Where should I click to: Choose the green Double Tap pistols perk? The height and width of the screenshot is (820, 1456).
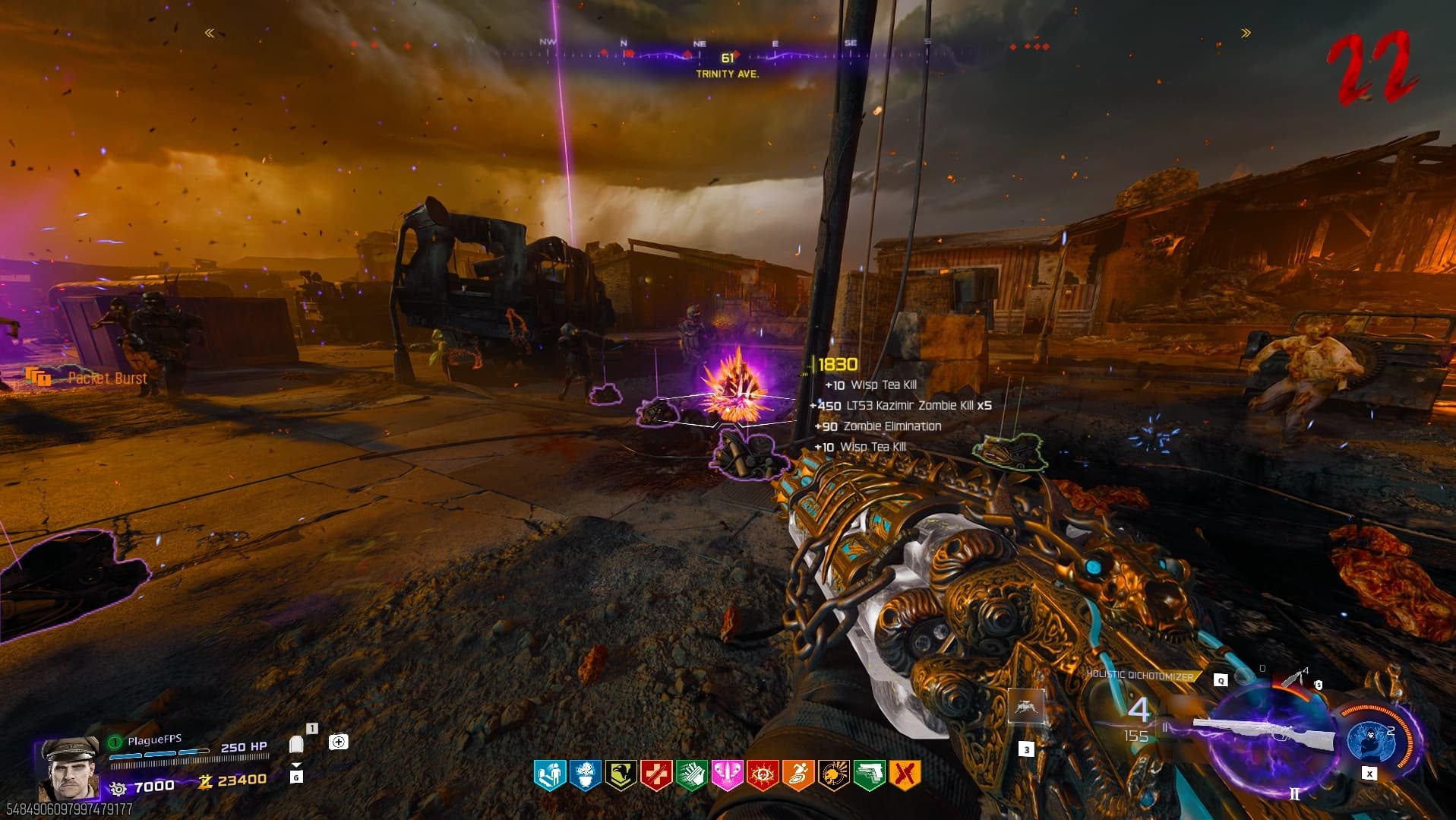coord(869,776)
